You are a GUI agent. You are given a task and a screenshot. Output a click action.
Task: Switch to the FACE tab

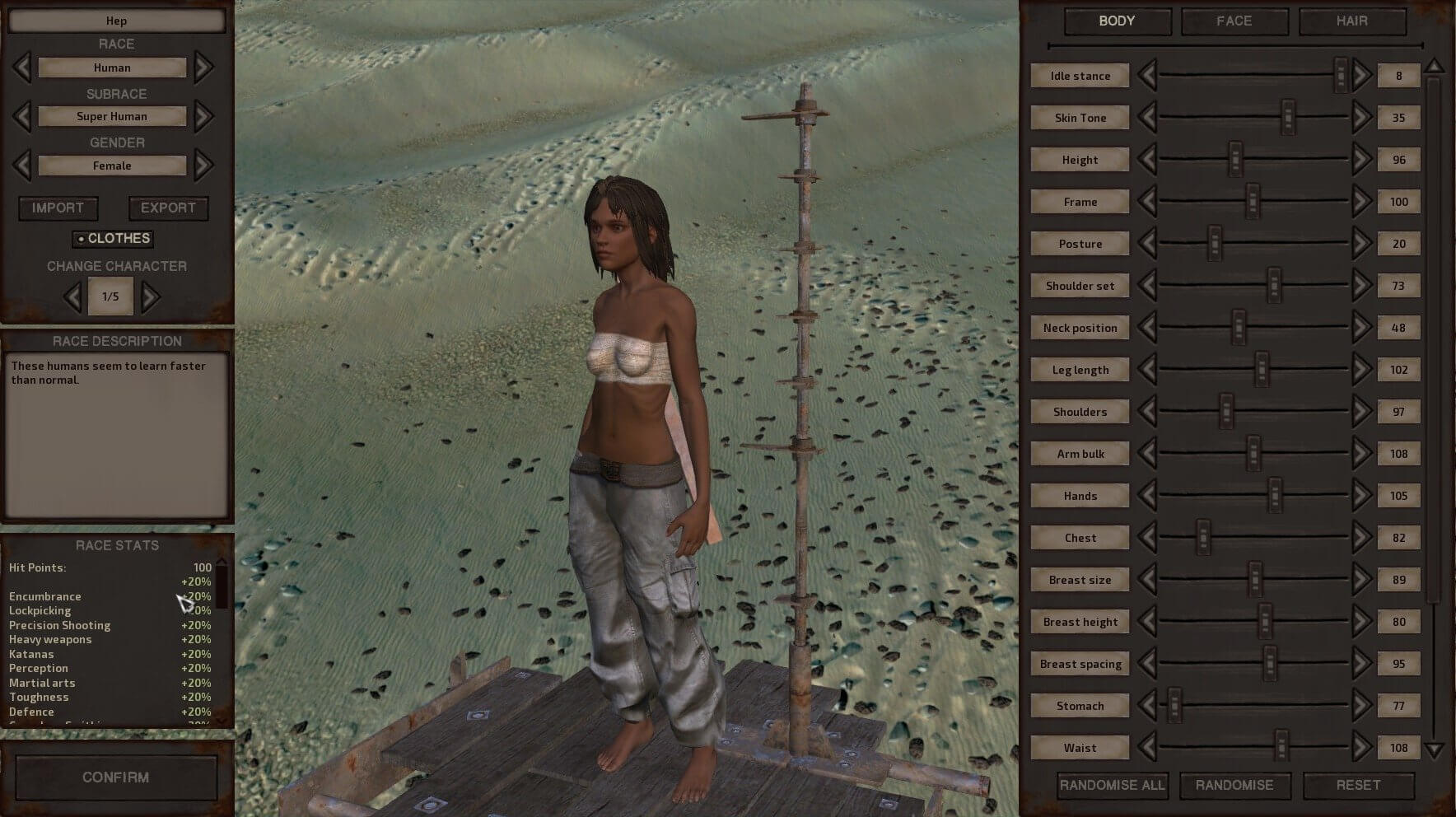[1234, 21]
